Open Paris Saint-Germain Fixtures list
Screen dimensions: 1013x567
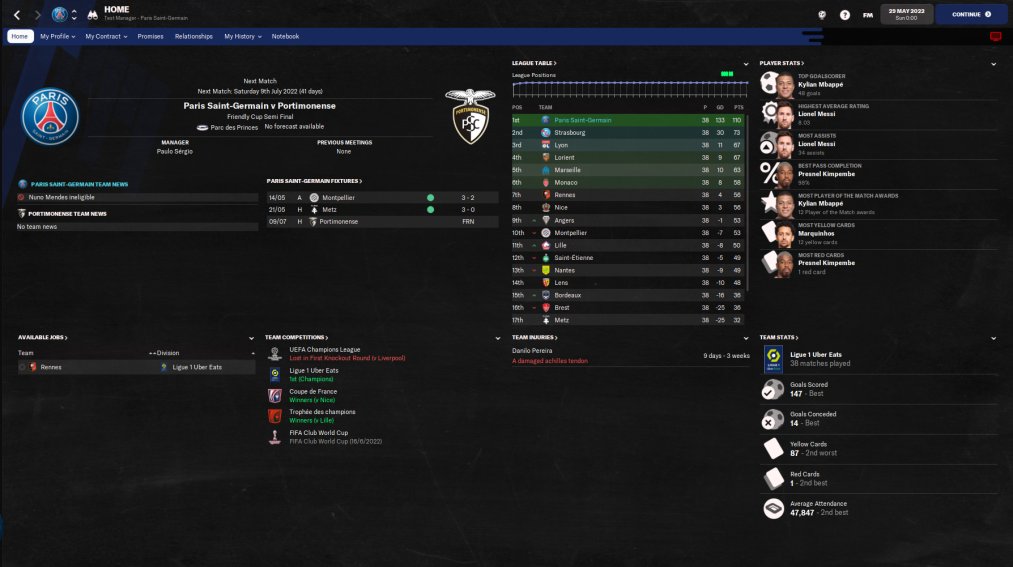pos(314,181)
